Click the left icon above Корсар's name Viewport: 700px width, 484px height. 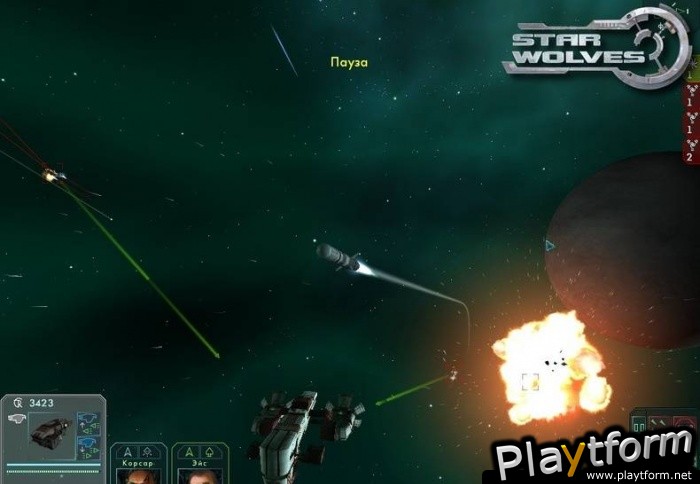pyautogui.click(x=127, y=451)
